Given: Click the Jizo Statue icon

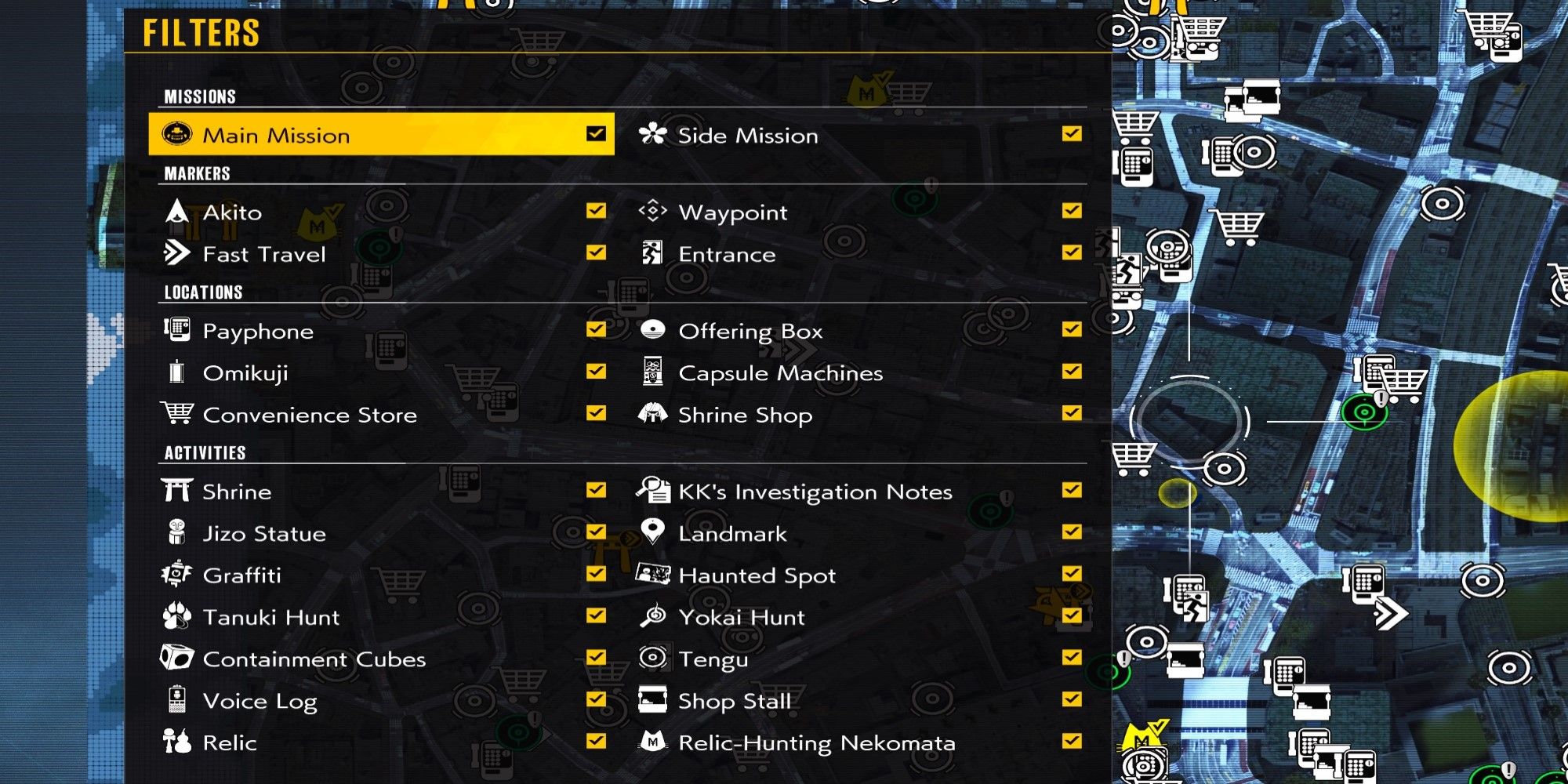Looking at the screenshot, I should [x=176, y=533].
